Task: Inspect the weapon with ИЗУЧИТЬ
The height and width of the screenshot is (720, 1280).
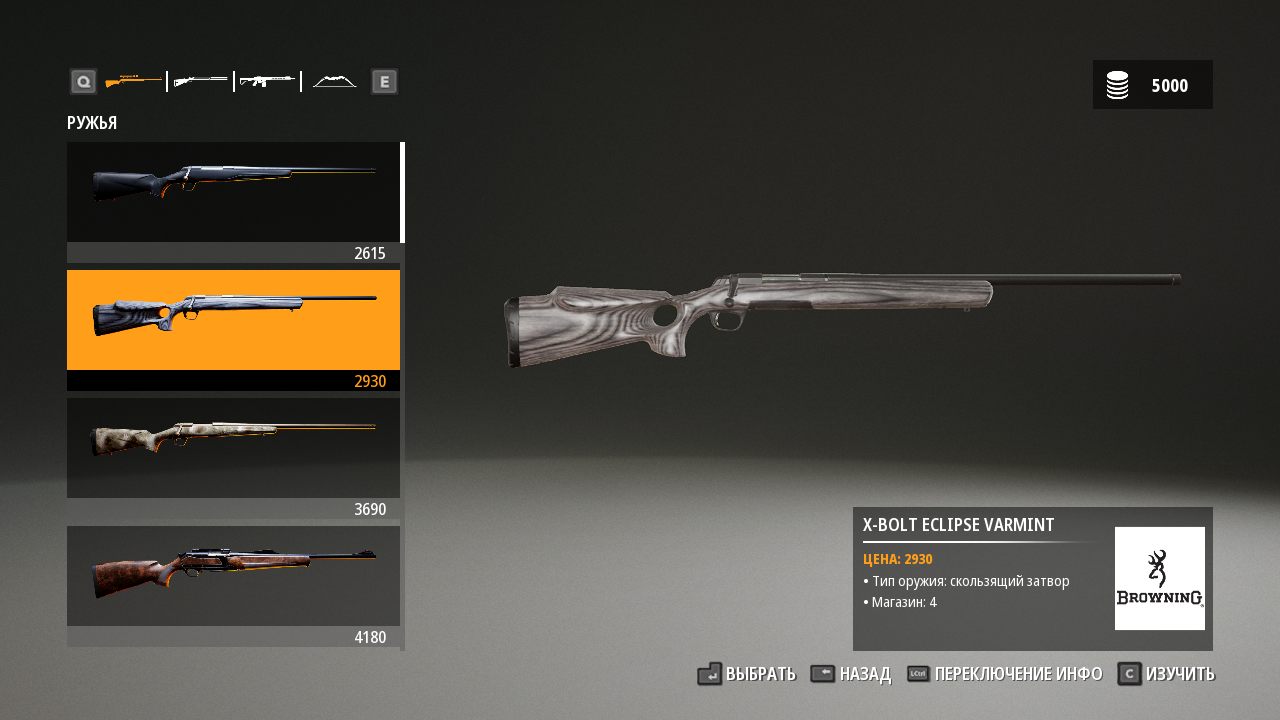Action: click(x=1166, y=674)
